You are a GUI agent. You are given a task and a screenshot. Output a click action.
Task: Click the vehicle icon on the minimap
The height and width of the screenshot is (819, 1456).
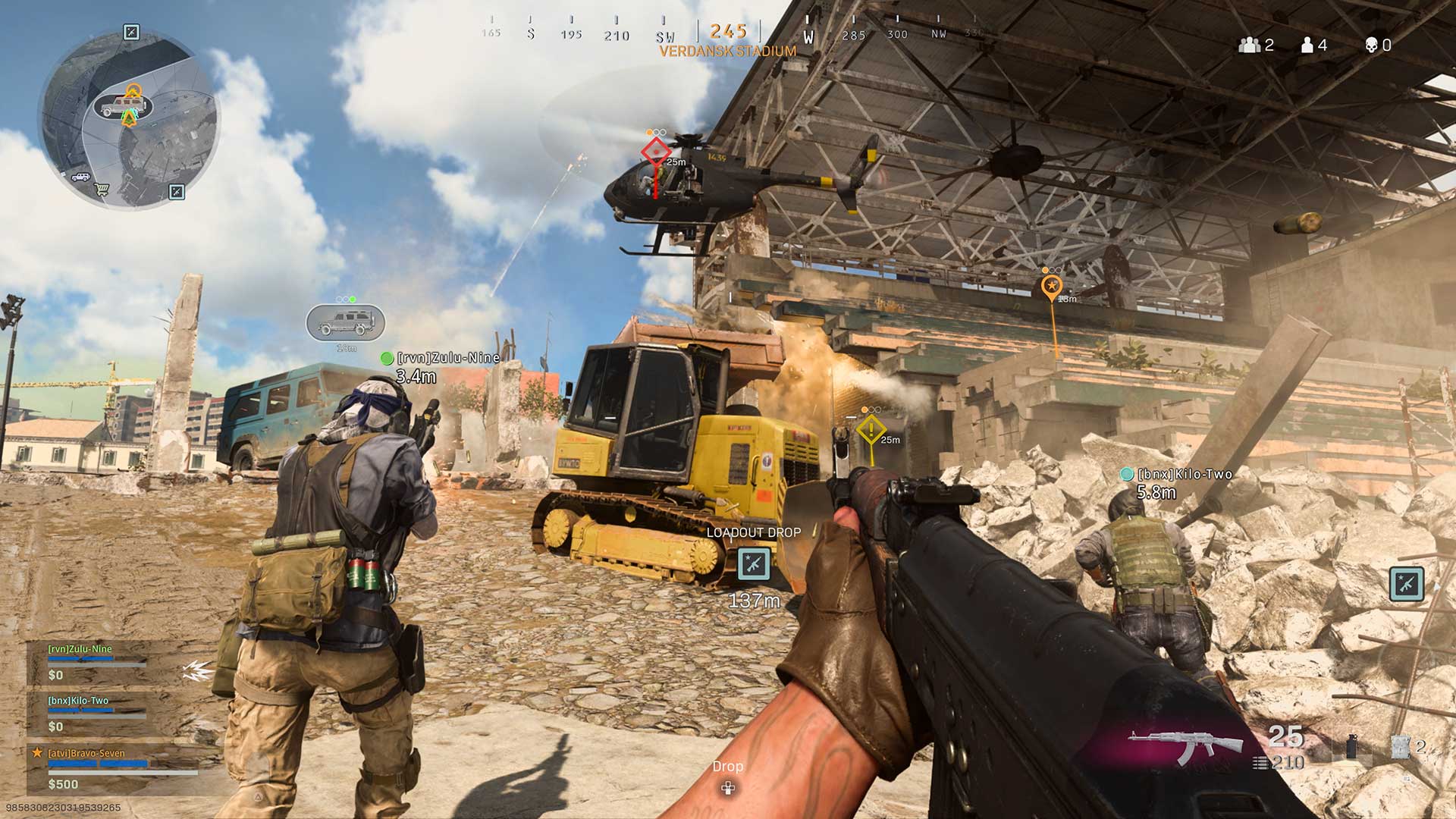coord(121,107)
